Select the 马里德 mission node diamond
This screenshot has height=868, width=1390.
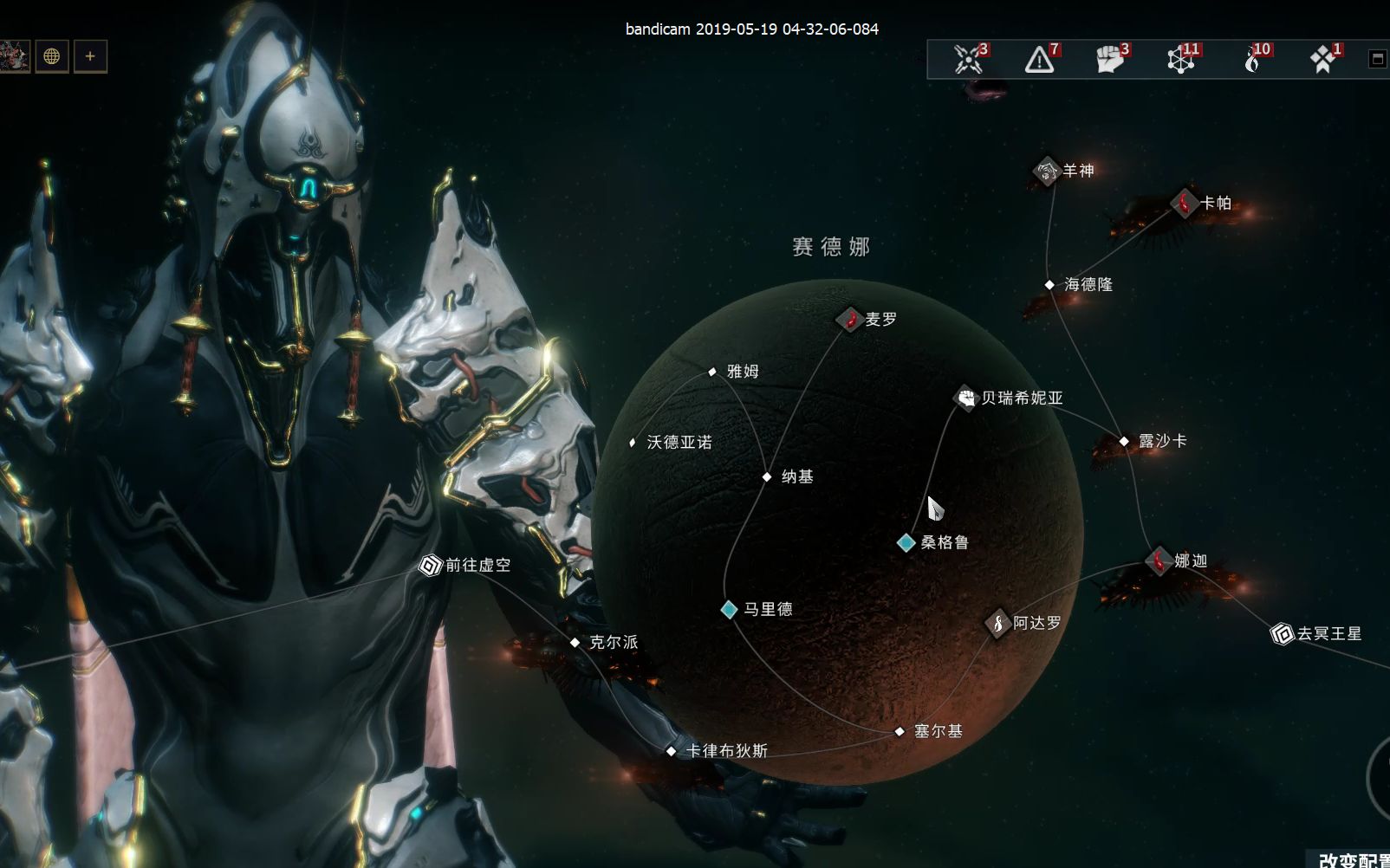tap(728, 609)
